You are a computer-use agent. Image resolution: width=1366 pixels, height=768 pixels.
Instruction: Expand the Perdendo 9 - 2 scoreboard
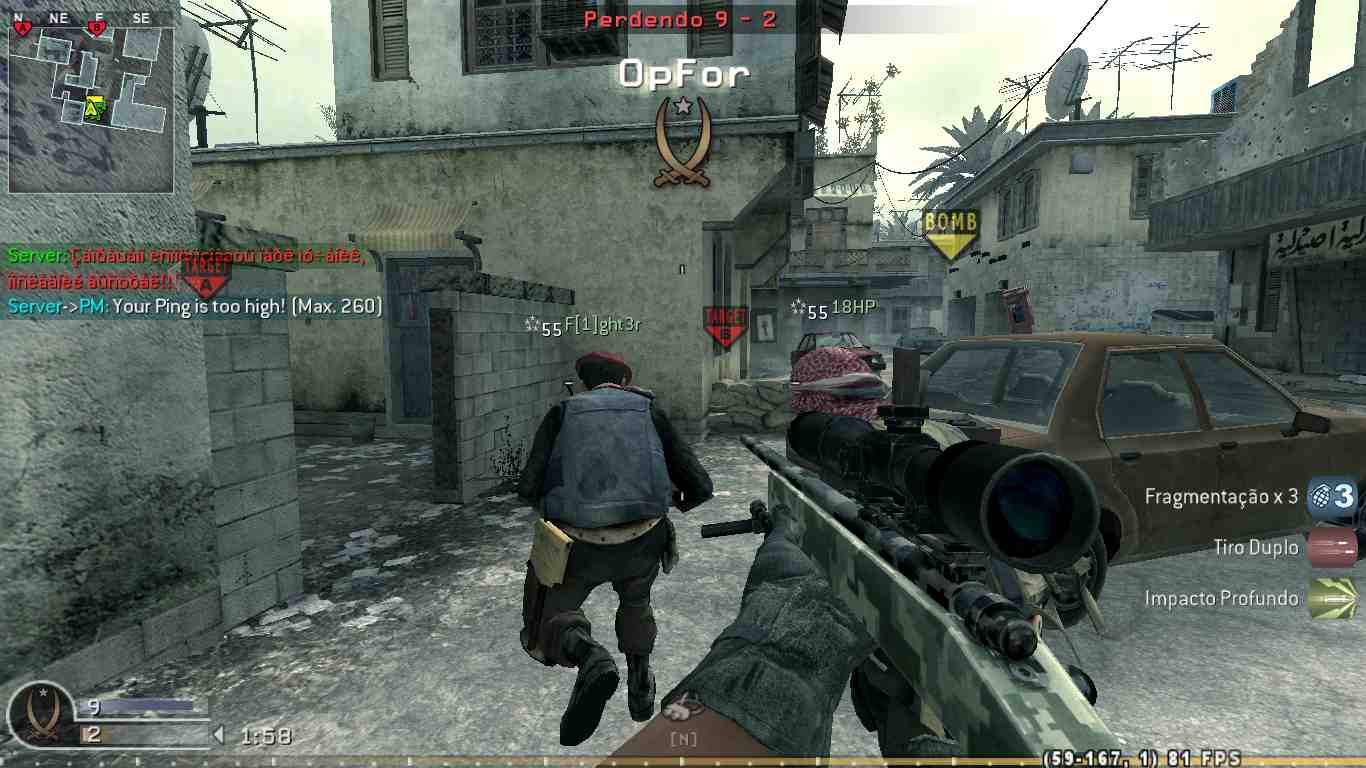(683, 19)
